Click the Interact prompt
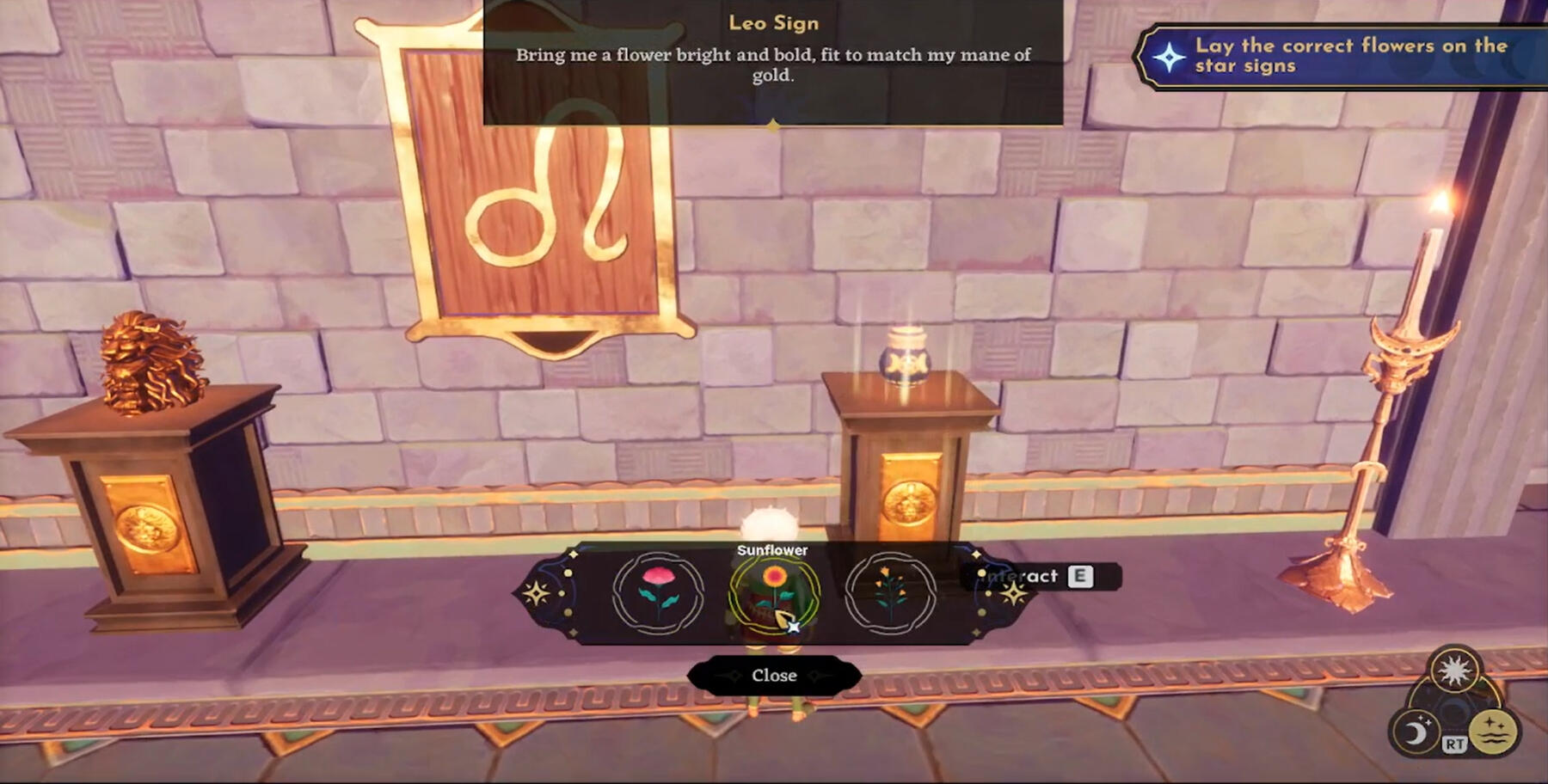Image resolution: width=1548 pixels, height=784 pixels. tap(1019, 577)
